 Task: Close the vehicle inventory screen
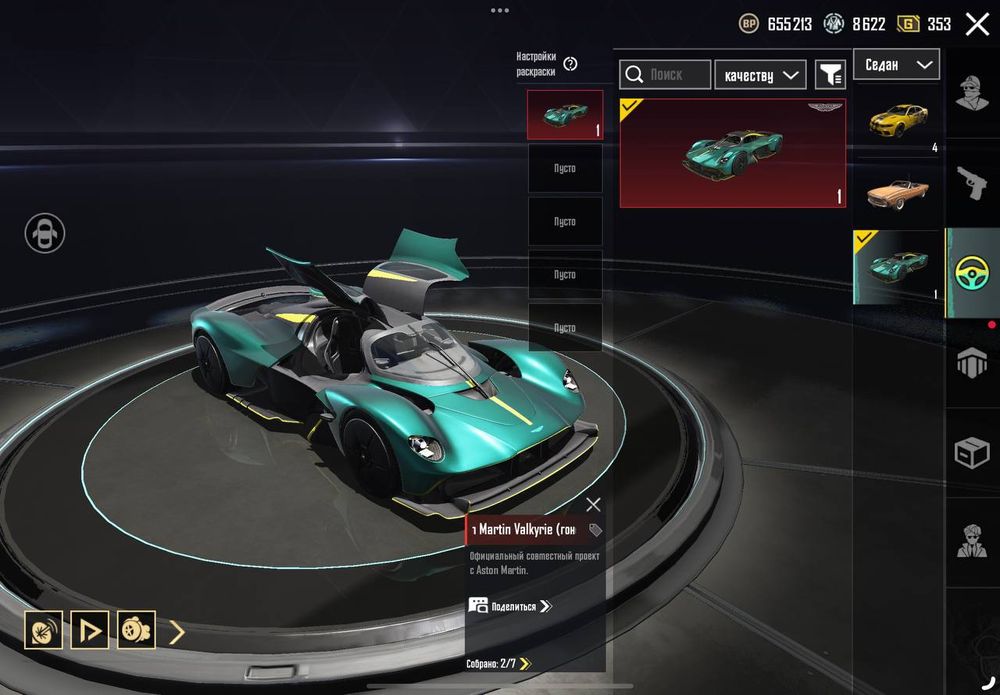pyautogui.click(x=977, y=24)
